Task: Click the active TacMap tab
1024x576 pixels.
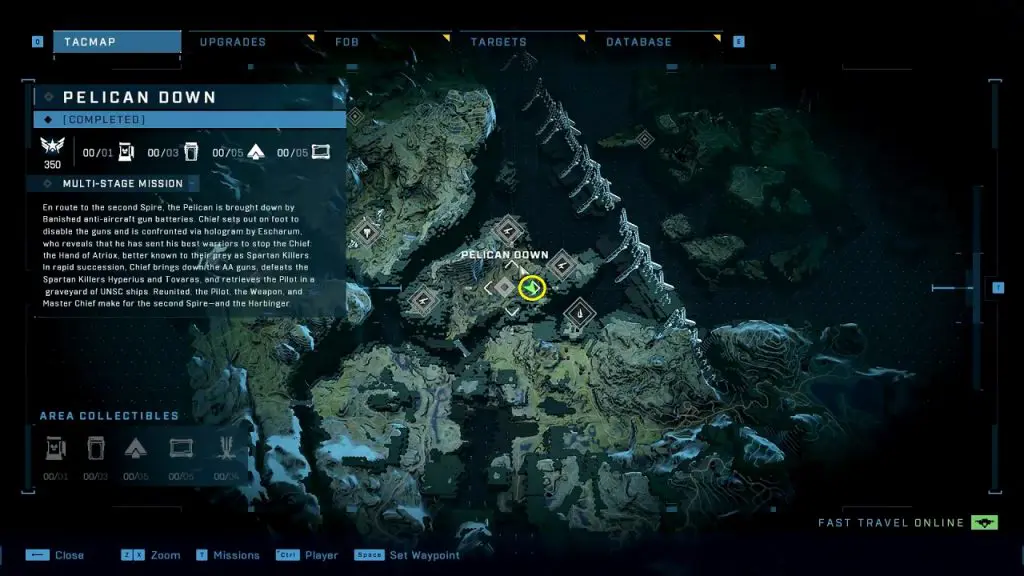Action: pyautogui.click(x=94, y=42)
